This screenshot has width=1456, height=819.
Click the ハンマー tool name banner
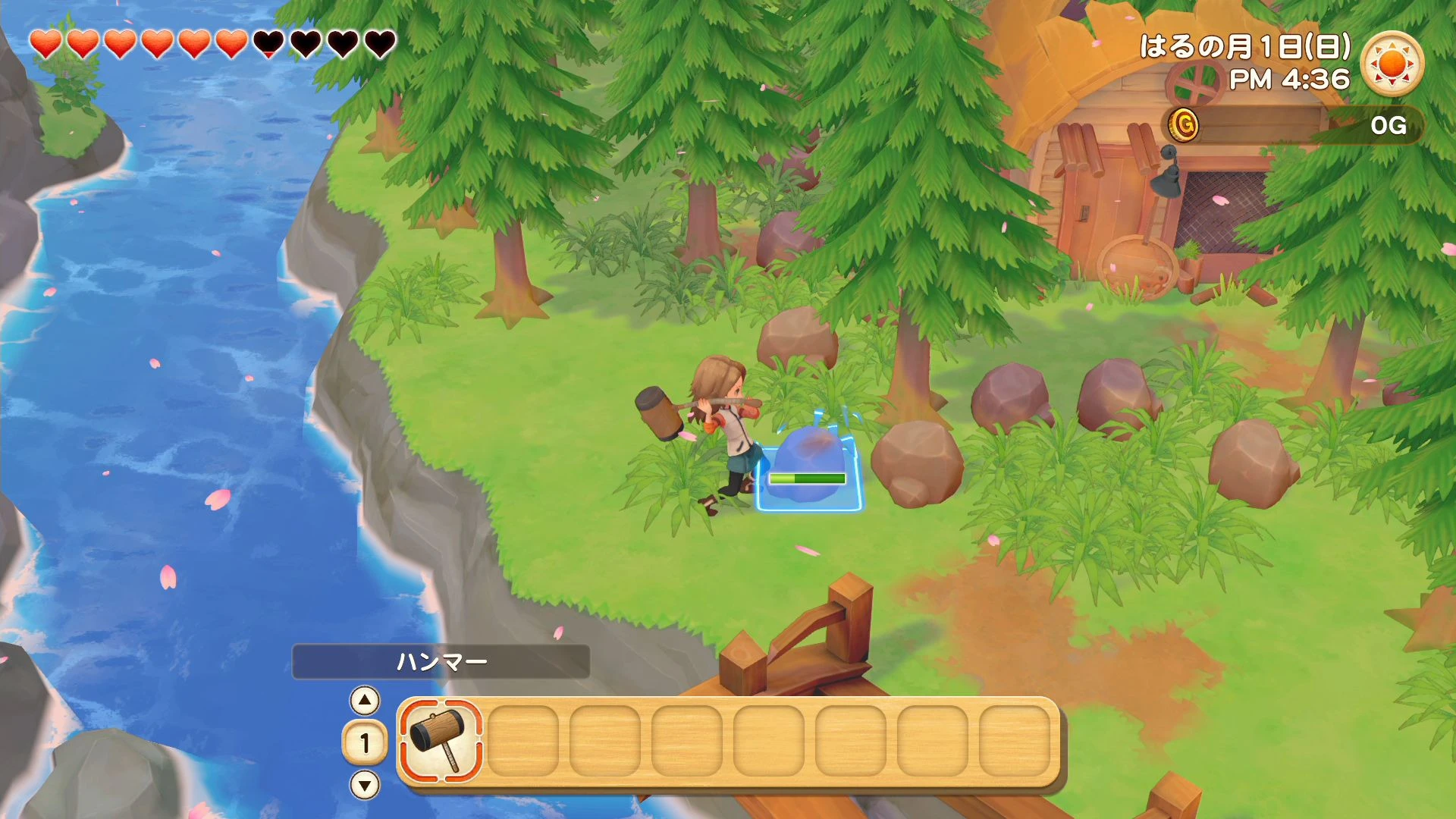coord(441,661)
